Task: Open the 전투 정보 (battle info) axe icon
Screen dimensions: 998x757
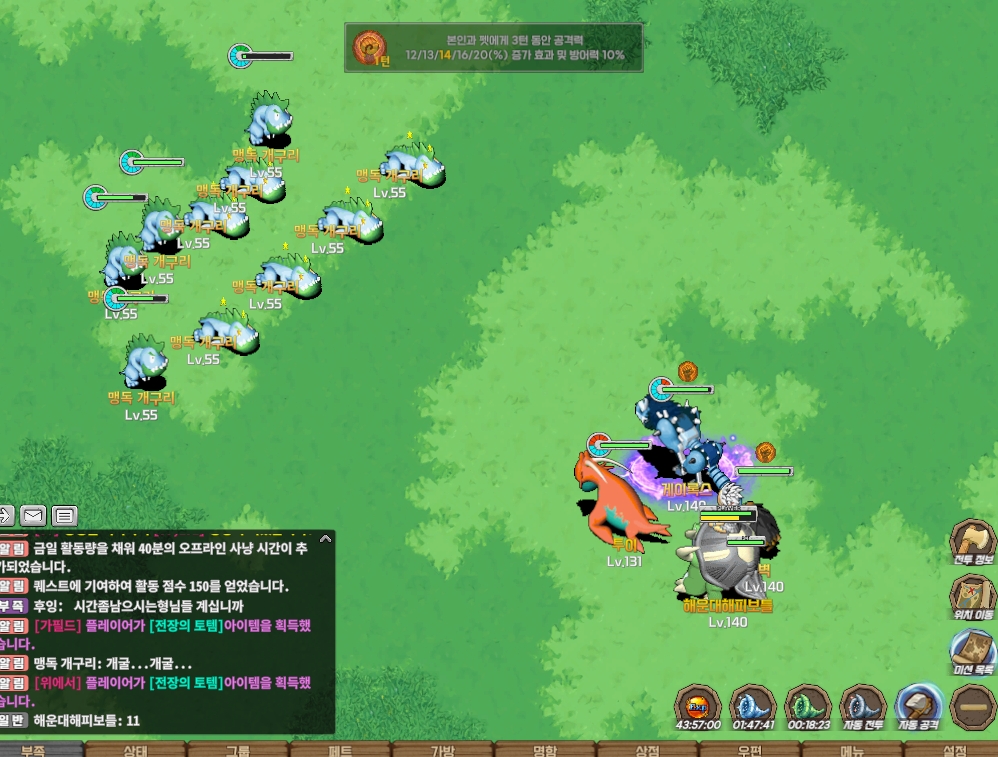Action: tap(972, 542)
